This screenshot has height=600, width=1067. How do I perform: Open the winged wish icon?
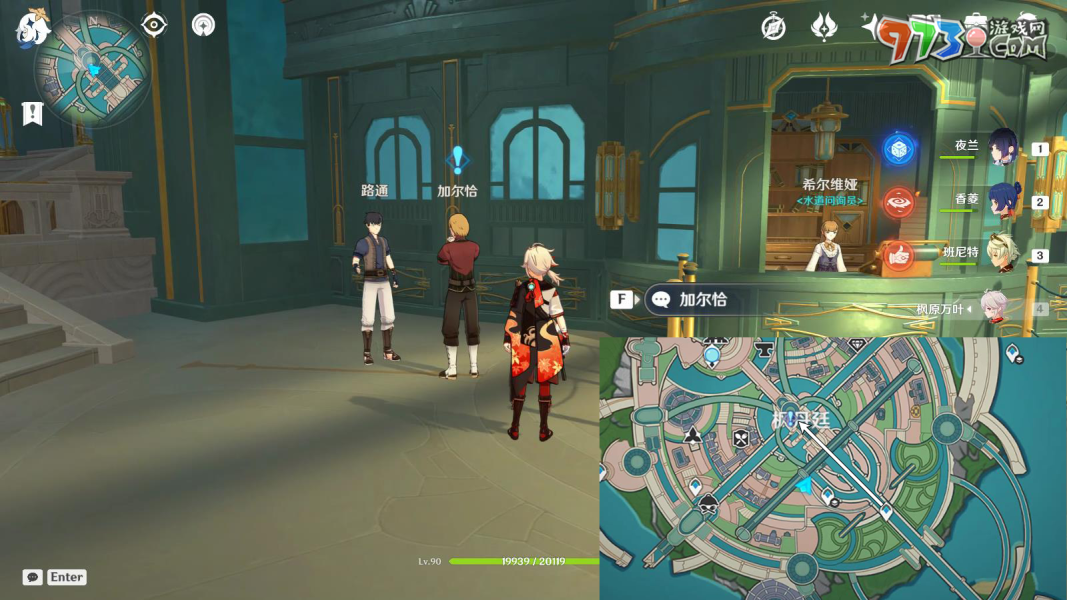pyautogui.click(x=824, y=28)
